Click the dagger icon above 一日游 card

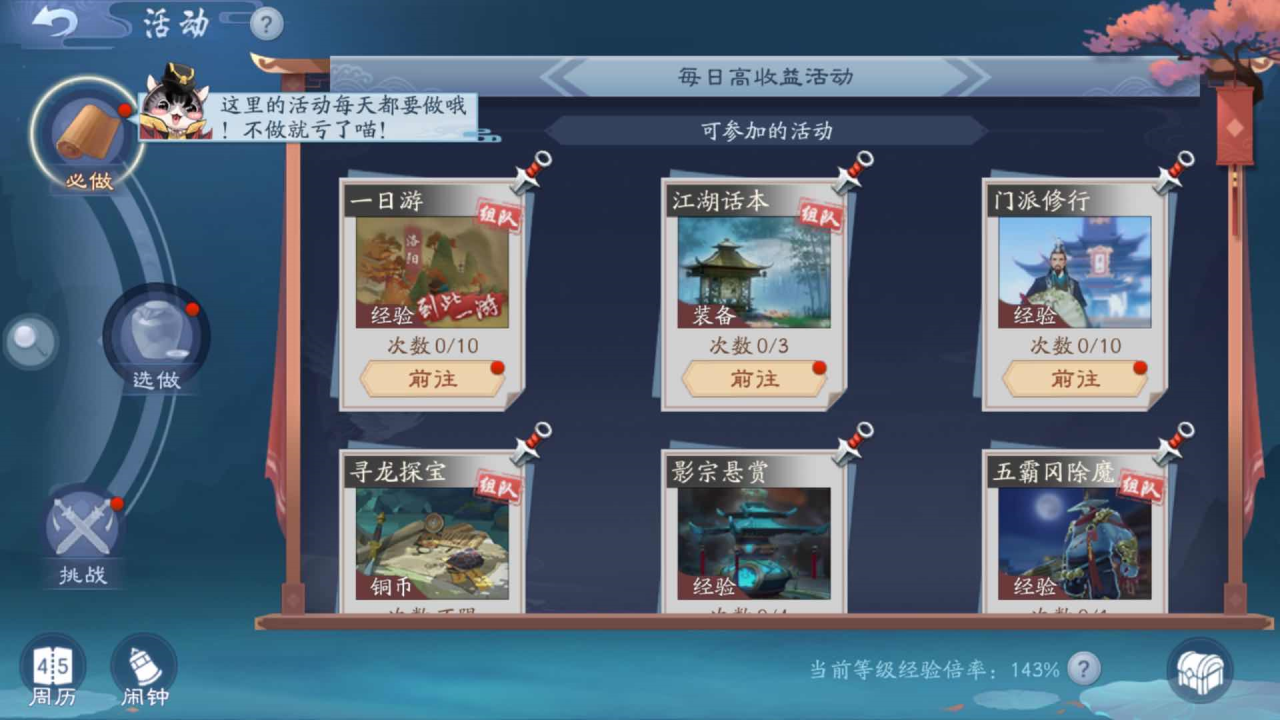pos(529,168)
